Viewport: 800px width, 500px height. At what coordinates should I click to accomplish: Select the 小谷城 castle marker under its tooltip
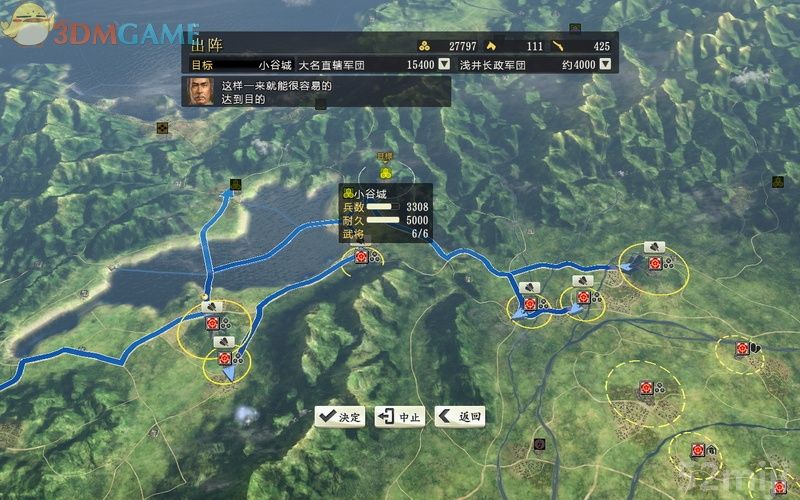[x=360, y=257]
